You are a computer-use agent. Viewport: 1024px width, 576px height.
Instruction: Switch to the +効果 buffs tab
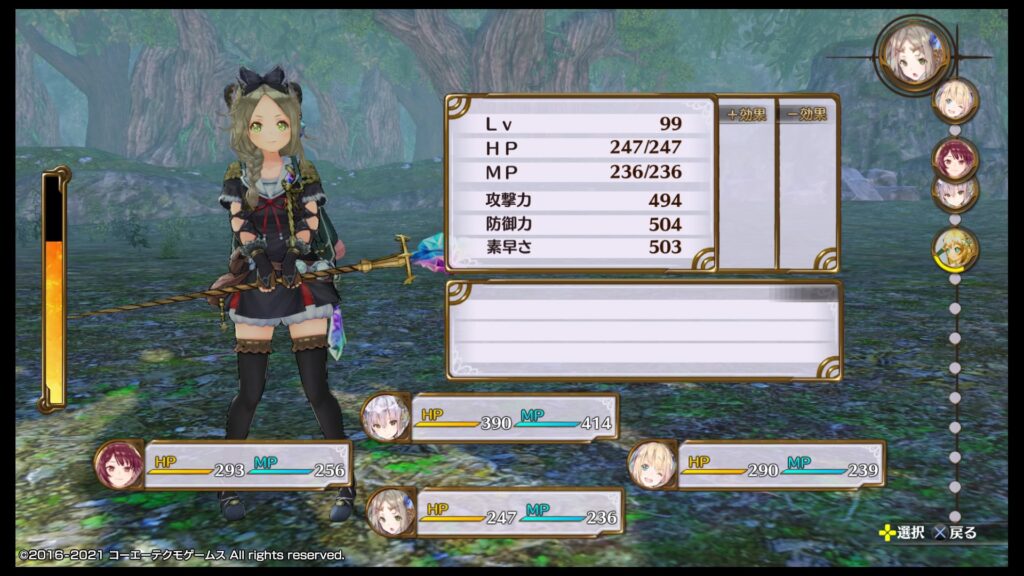[746, 114]
